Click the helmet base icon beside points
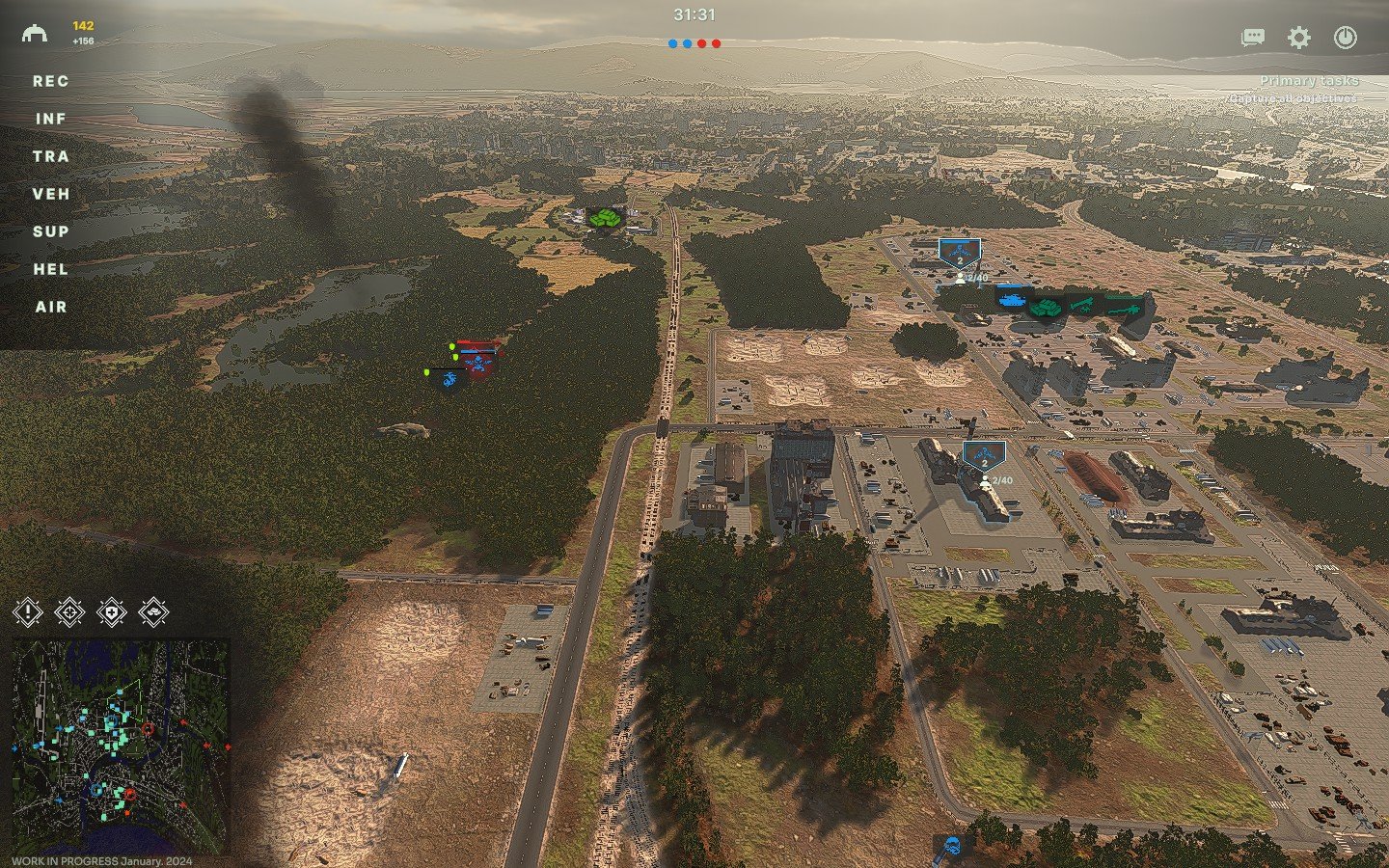Screen dimensions: 1389x868 (x=35, y=34)
